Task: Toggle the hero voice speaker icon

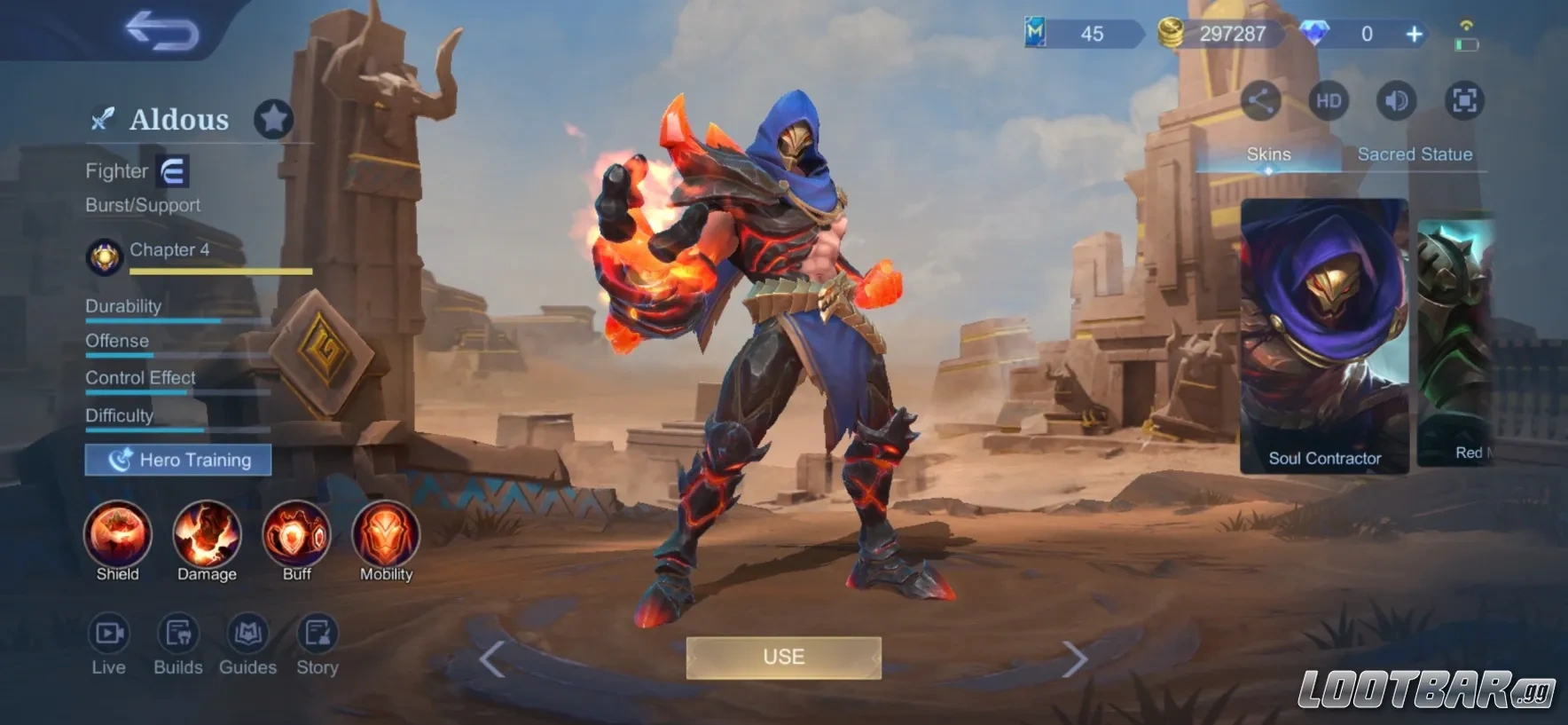Action: tap(1397, 101)
